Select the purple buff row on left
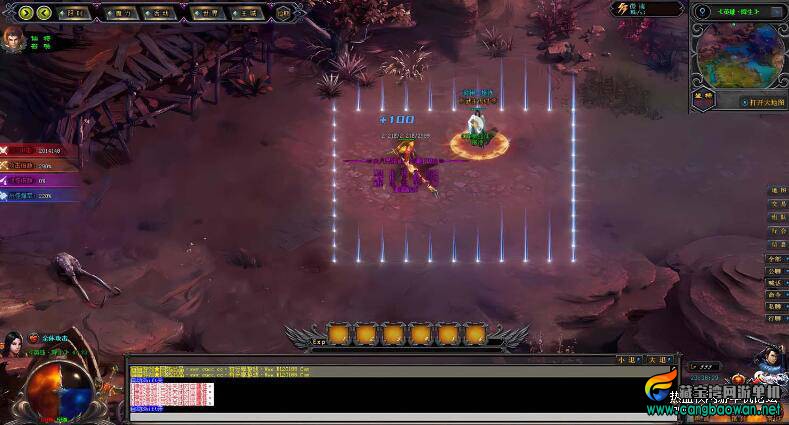789x425 pixels. pos(40,180)
